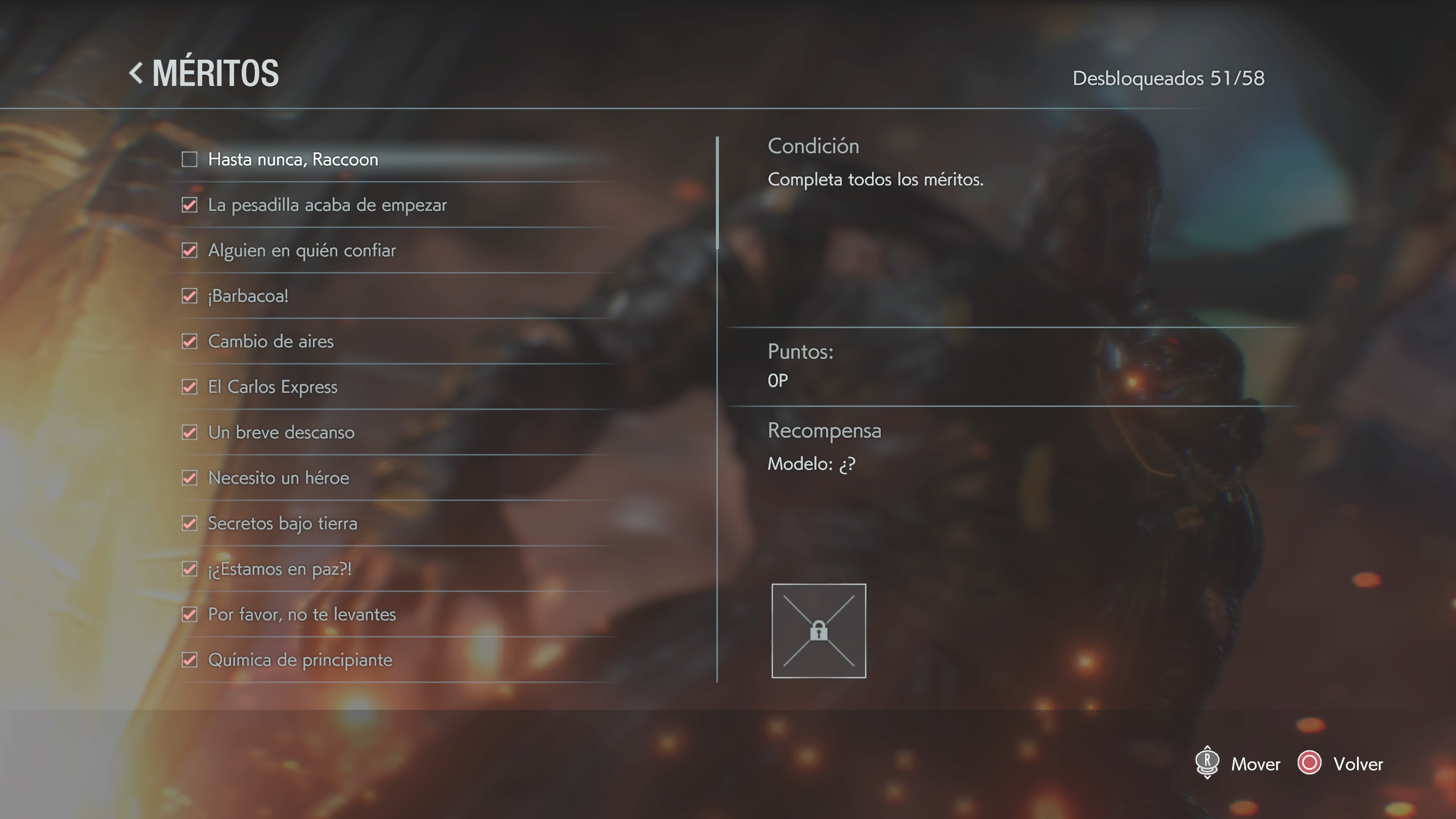
Task: Open 'La pesadilla acaba de empezar' entry
Action: pyautogui.click(x=327, y=205)
